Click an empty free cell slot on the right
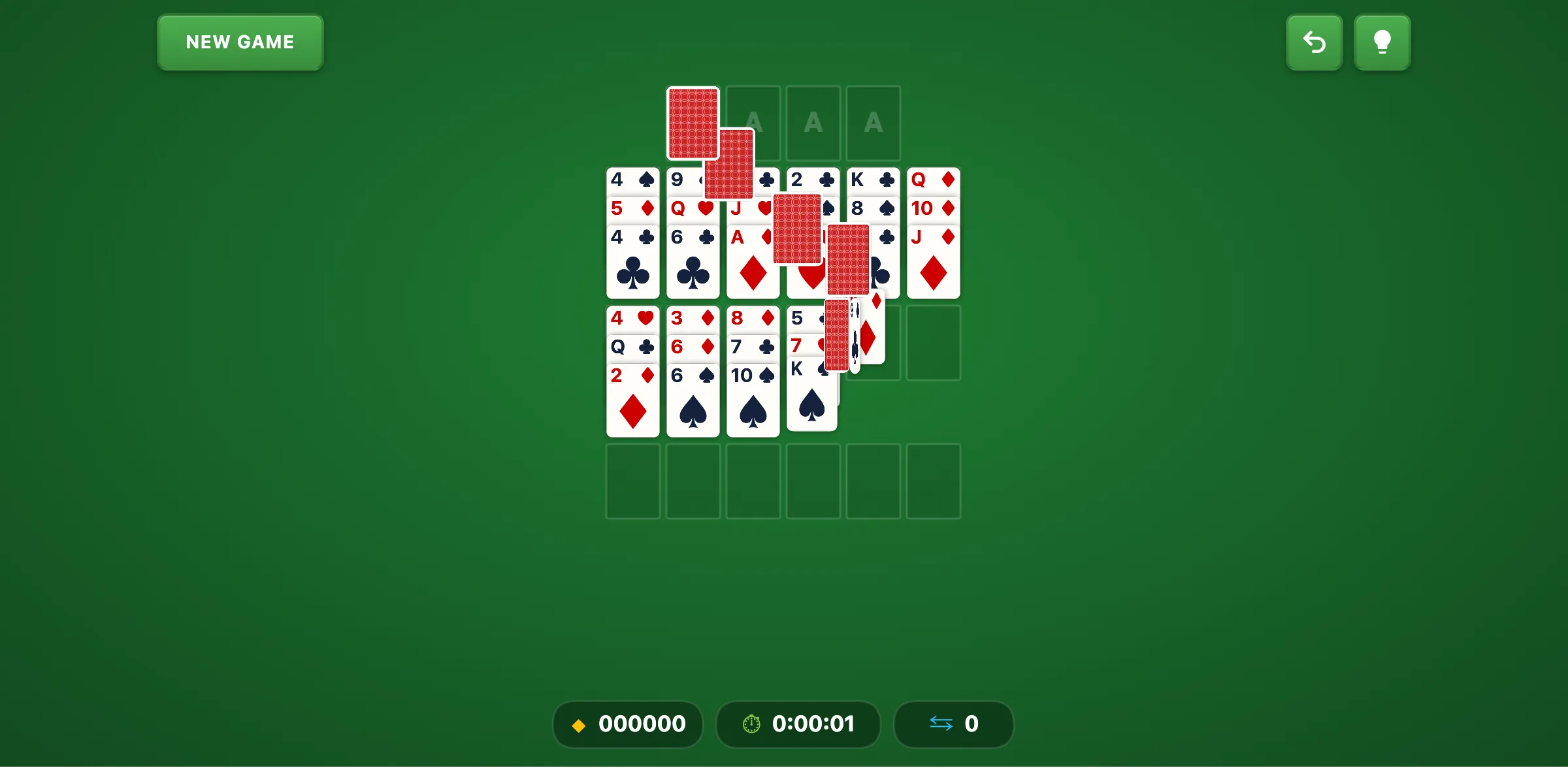The width and height of the screenshot is (1568, 768). 933,343
